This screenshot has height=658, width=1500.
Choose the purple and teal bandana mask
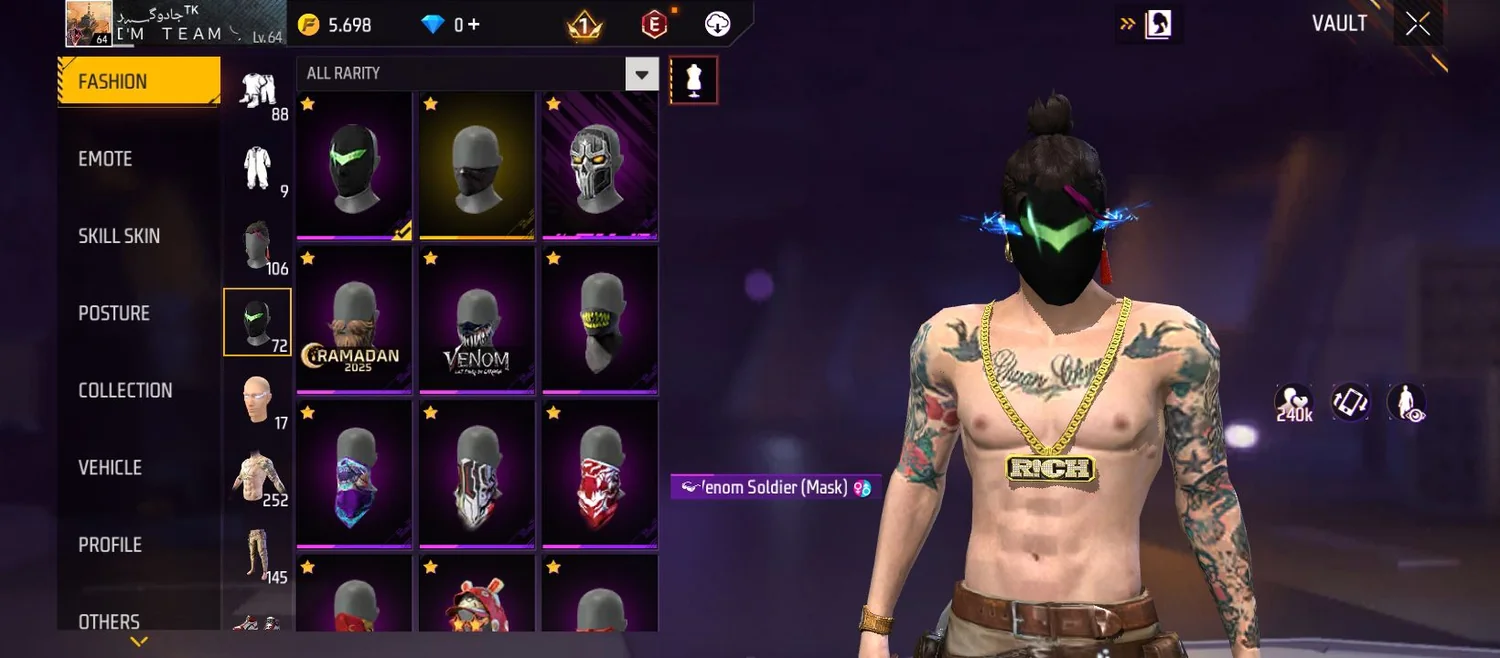click(x=355, y=474)
